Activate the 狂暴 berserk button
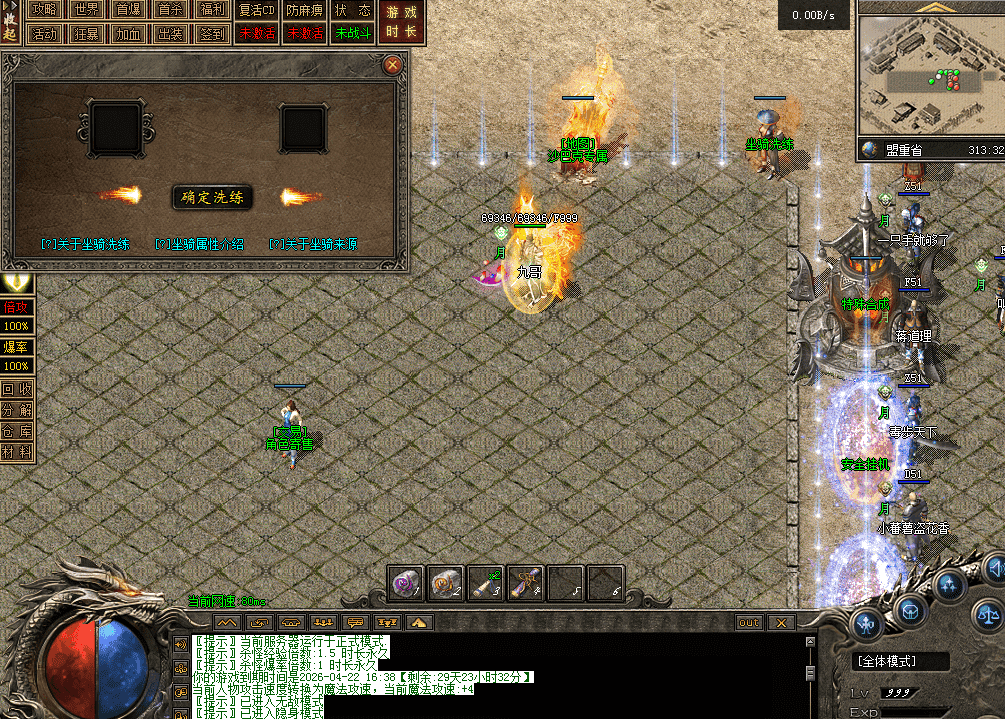1005x719 pixels. tap(86, 33)
